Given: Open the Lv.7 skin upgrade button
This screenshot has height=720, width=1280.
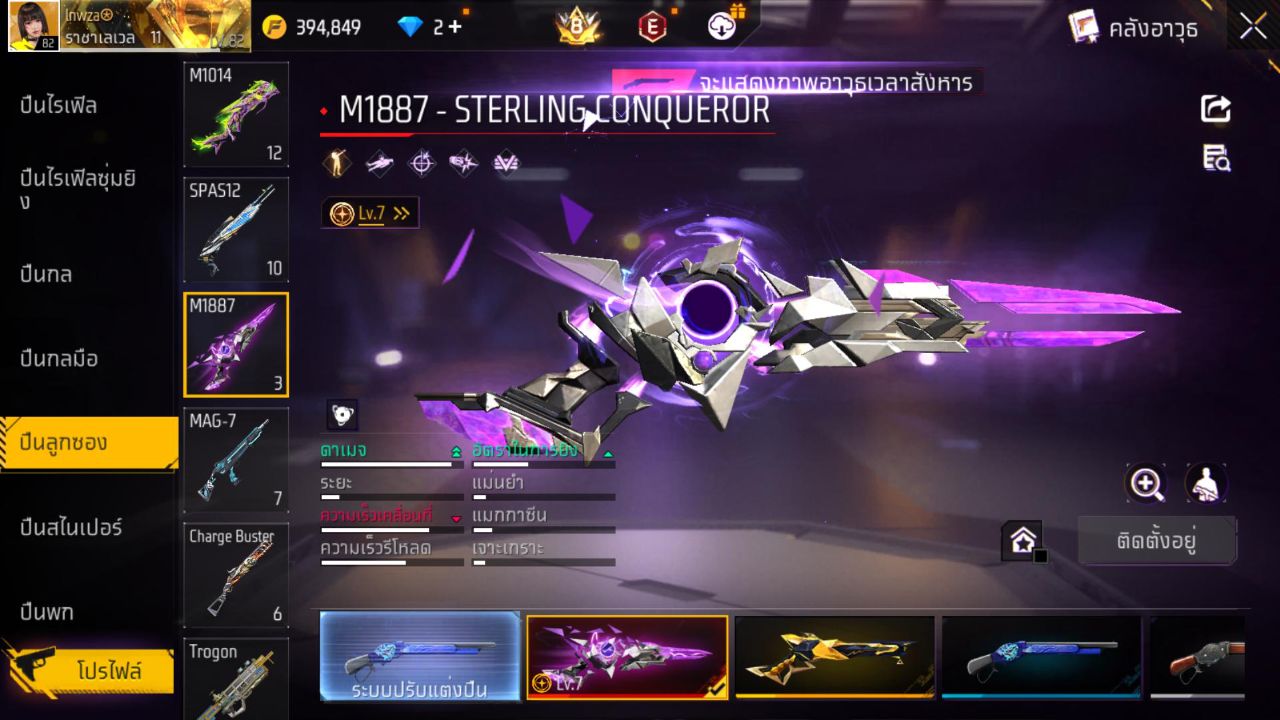Looking at the screenshot, I should pyautogui.click(x=370, y=213).
